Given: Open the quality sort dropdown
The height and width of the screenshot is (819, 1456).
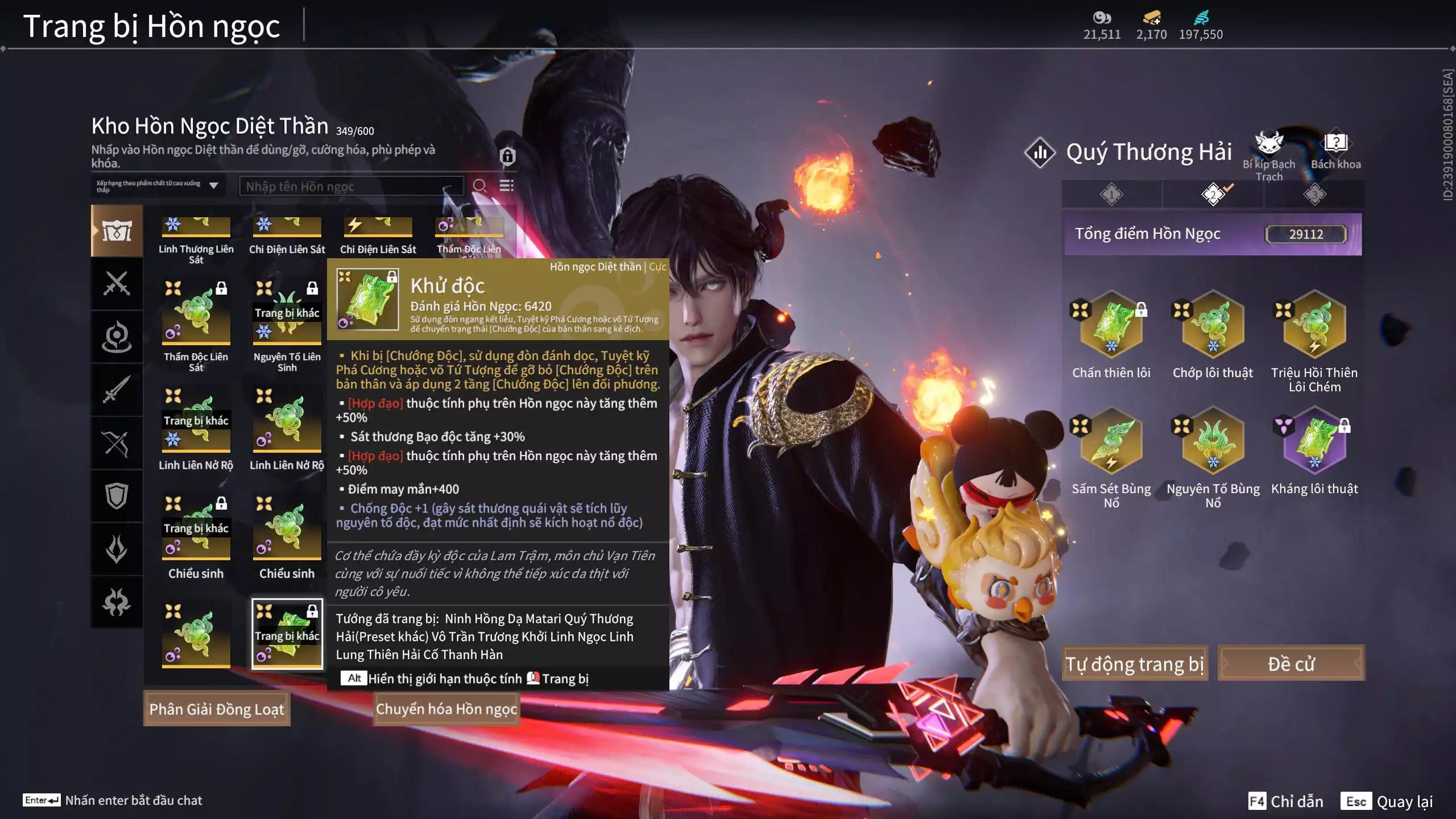Looking at the screenshot, I should pyautogui.click(x=158, y=186).
